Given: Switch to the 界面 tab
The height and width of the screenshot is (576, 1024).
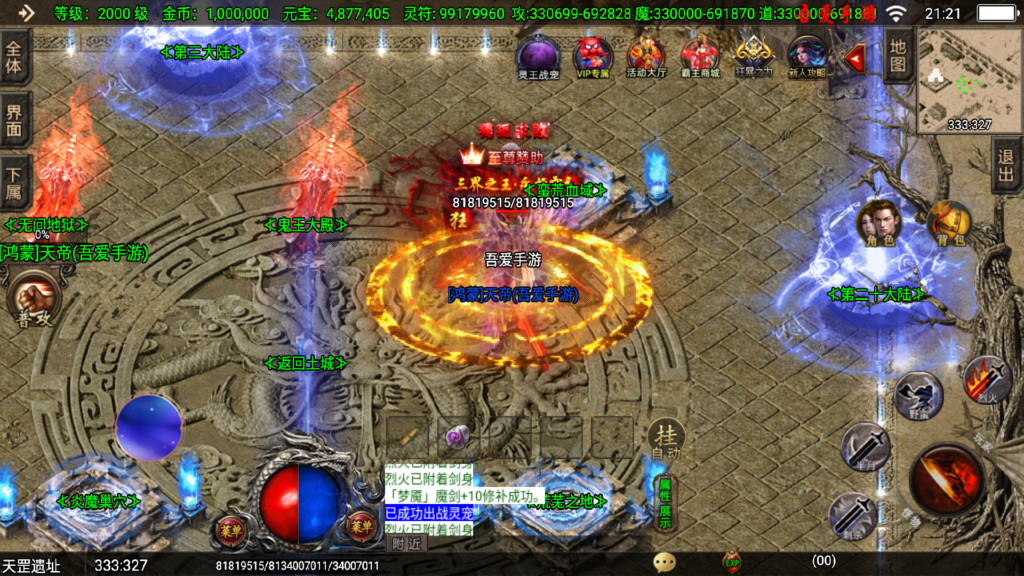Looking at the screenshot, I should (x=15, y=120).
